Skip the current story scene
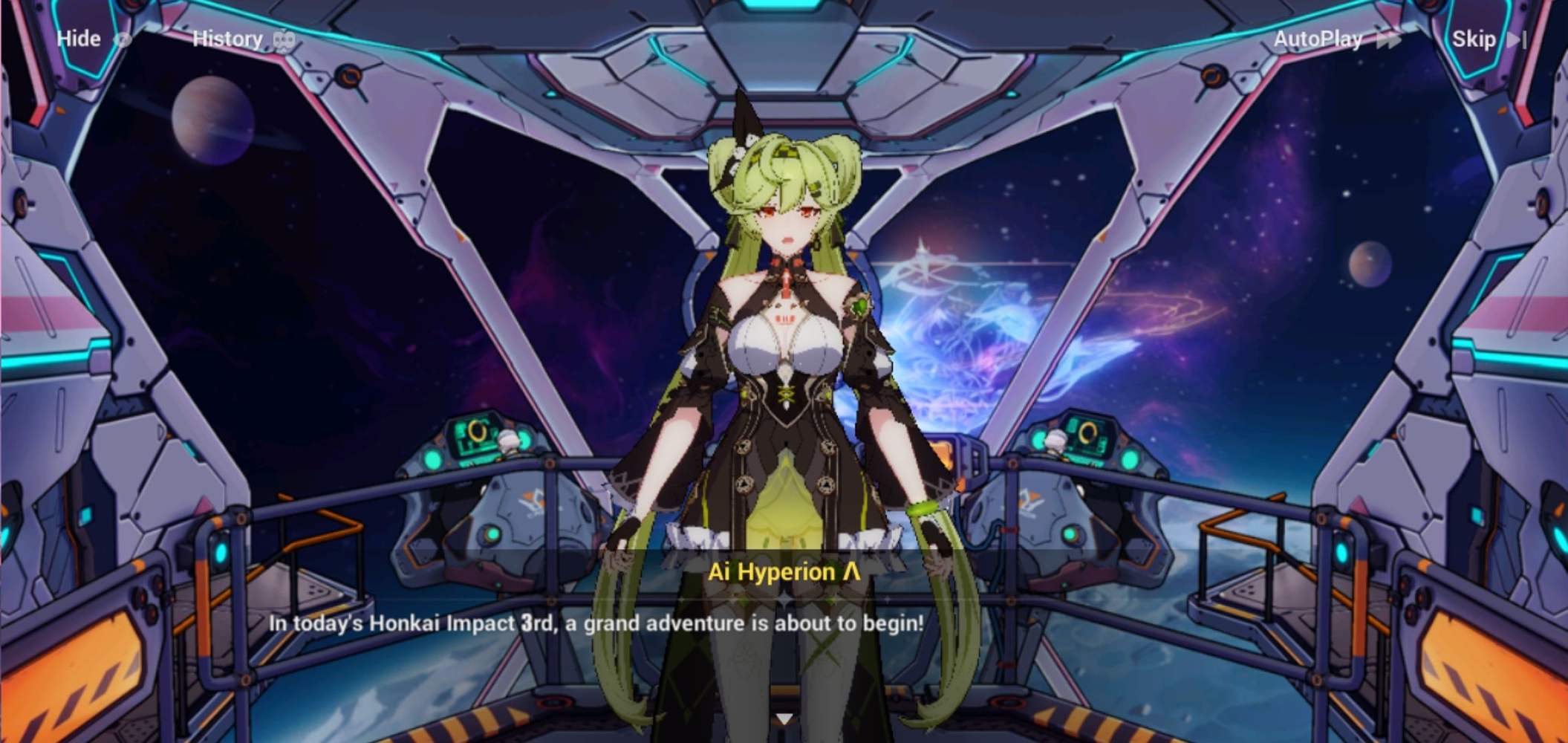 point(1474,39)
